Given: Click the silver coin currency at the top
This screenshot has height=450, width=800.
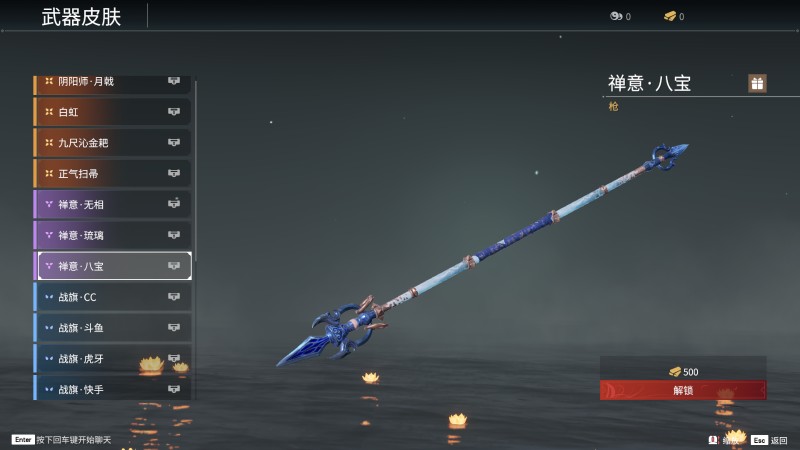Looking at the screenshot, I should (x=618, y=16).
